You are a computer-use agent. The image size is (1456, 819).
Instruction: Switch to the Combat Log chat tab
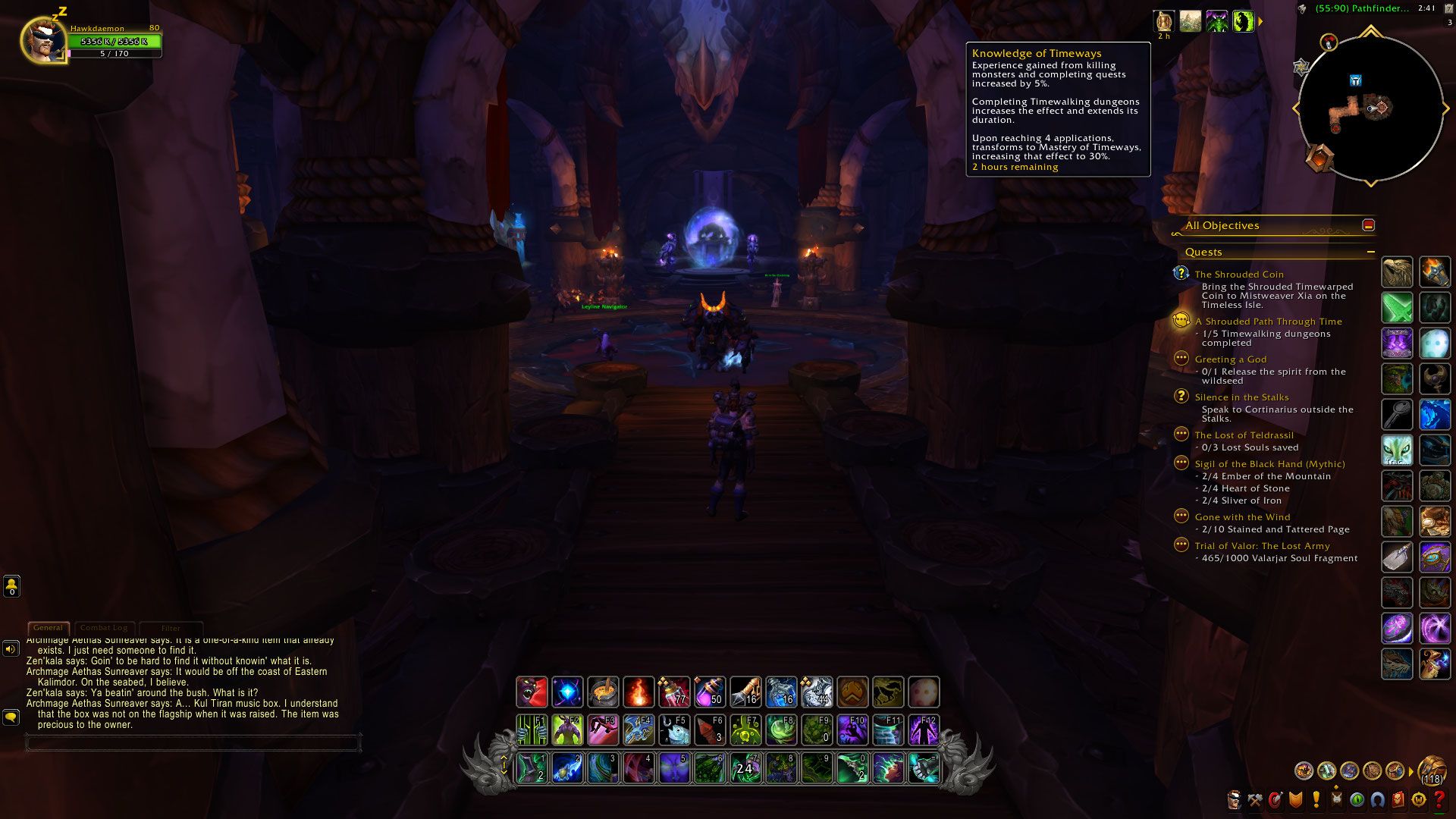pos(104,628)
